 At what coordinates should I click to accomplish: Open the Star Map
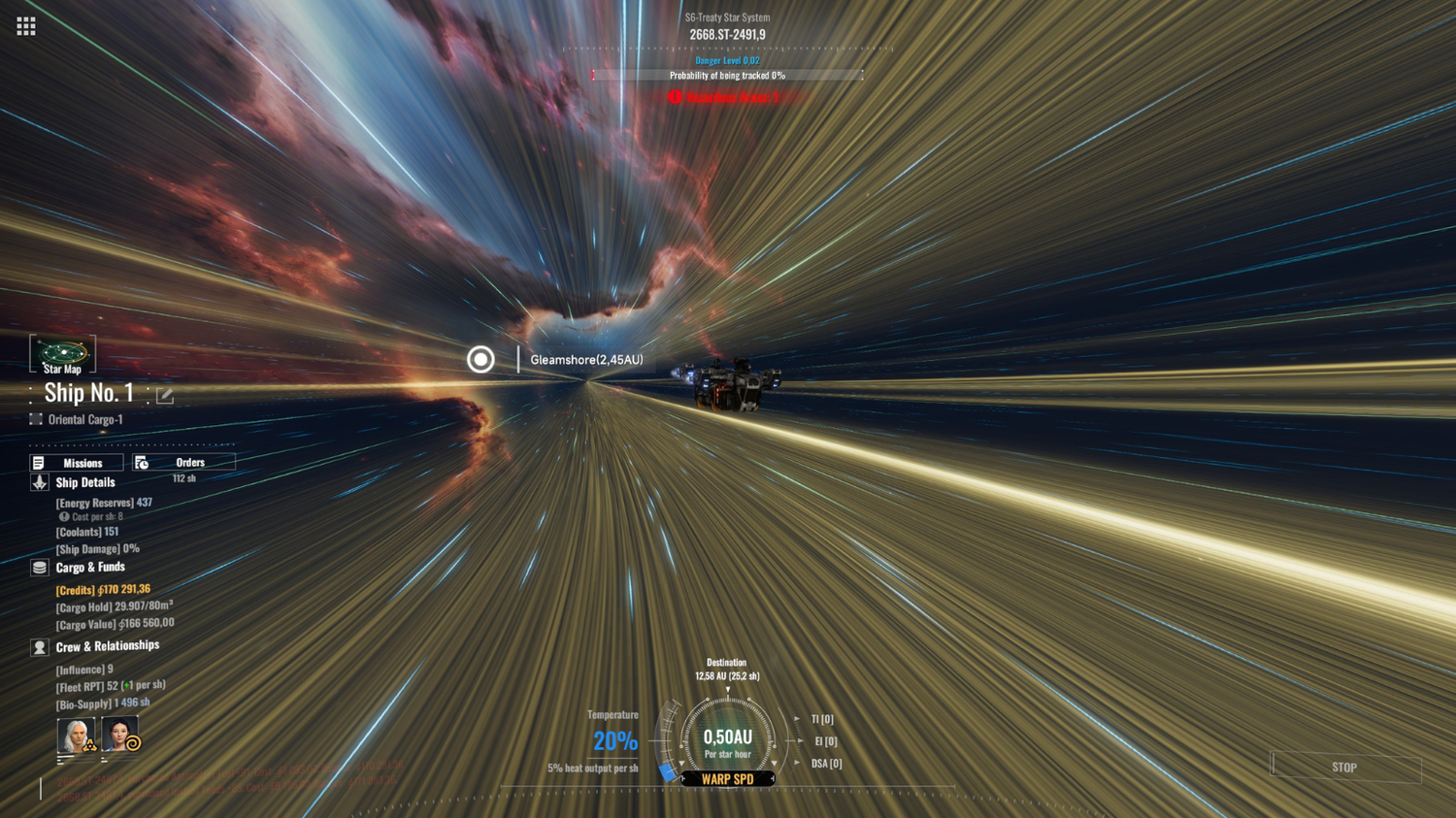[x=62, y=355]
